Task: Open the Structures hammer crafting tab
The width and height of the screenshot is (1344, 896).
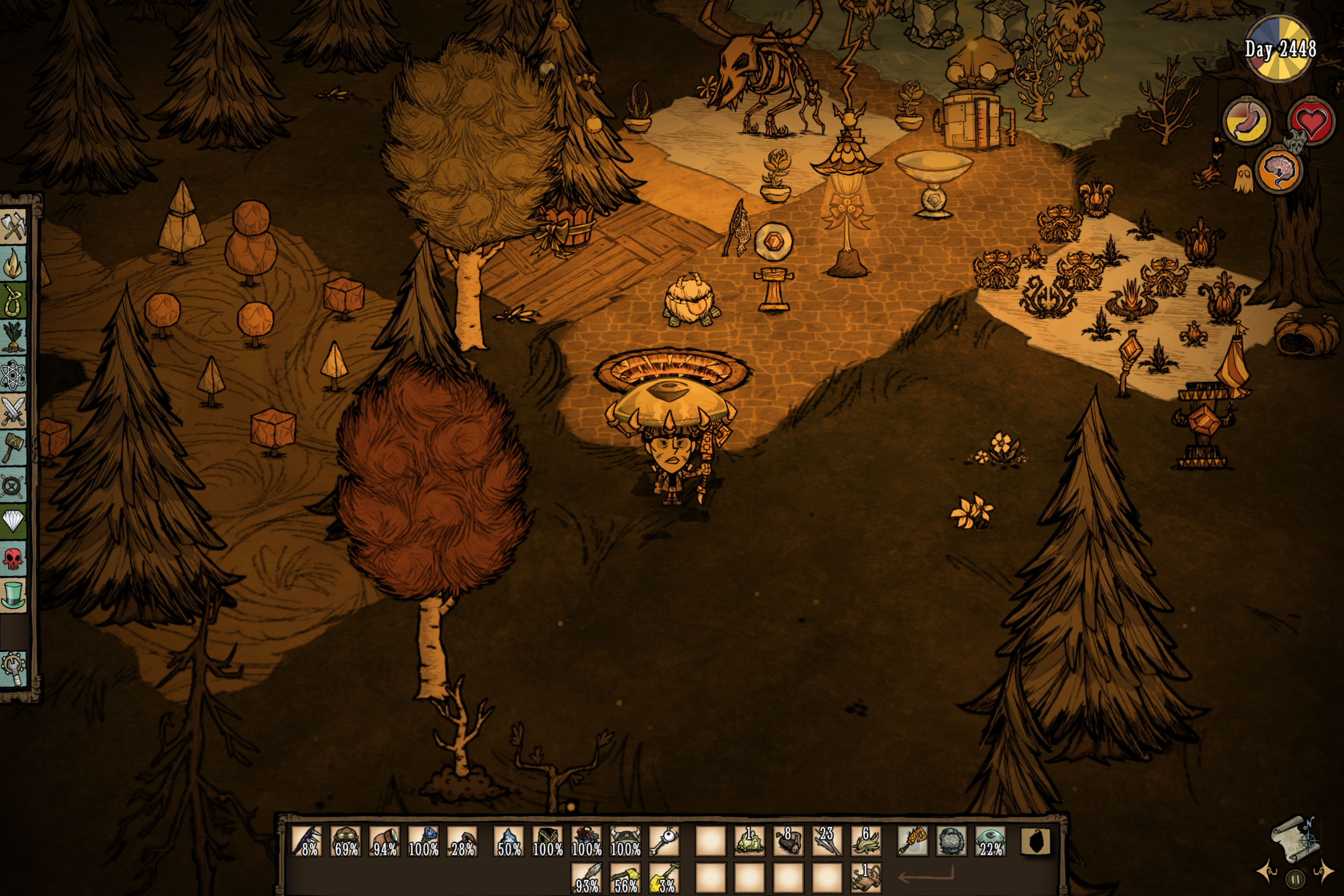Action: 13,447
